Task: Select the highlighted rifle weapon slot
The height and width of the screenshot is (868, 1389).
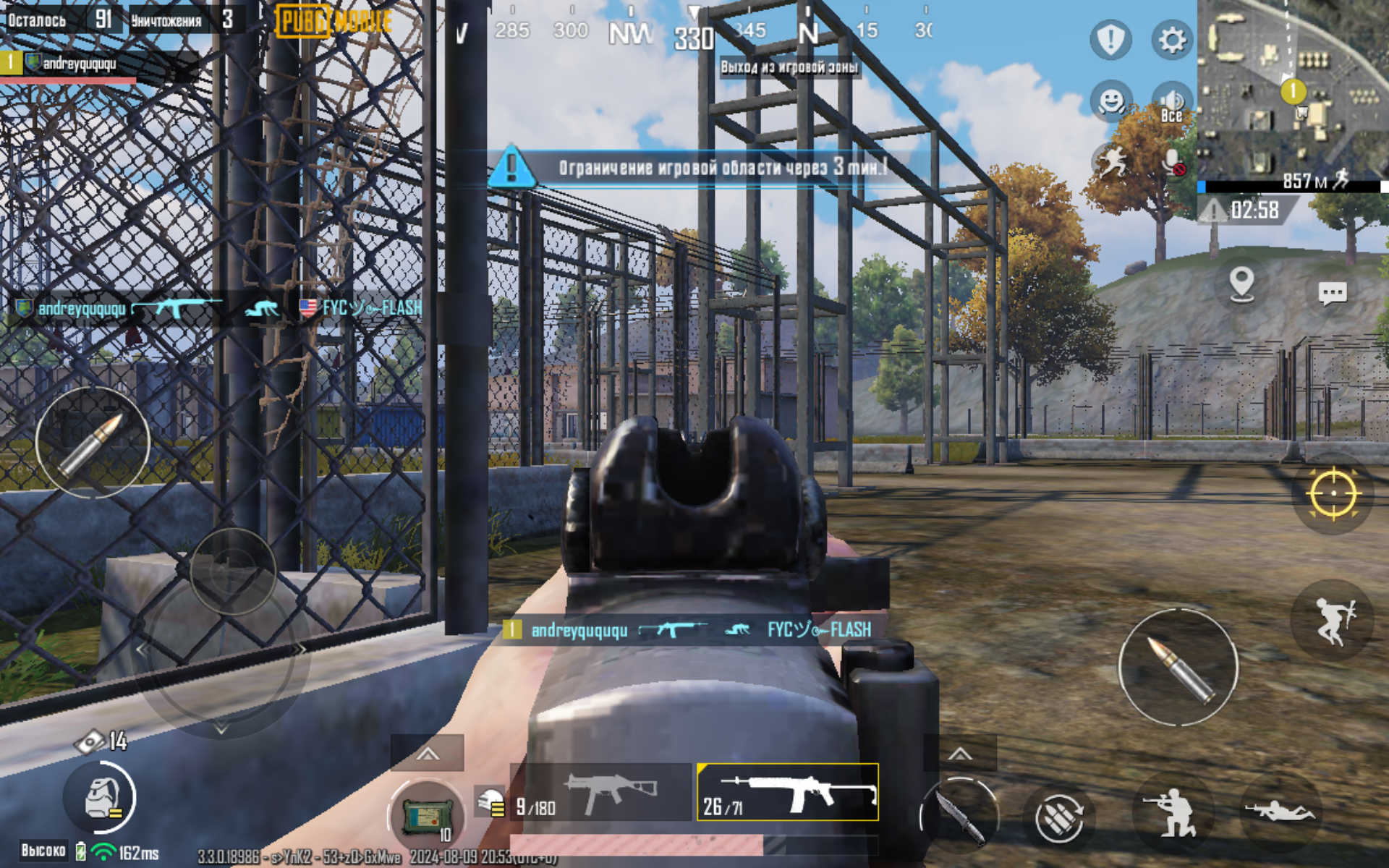Action: (x=788, y=792)
